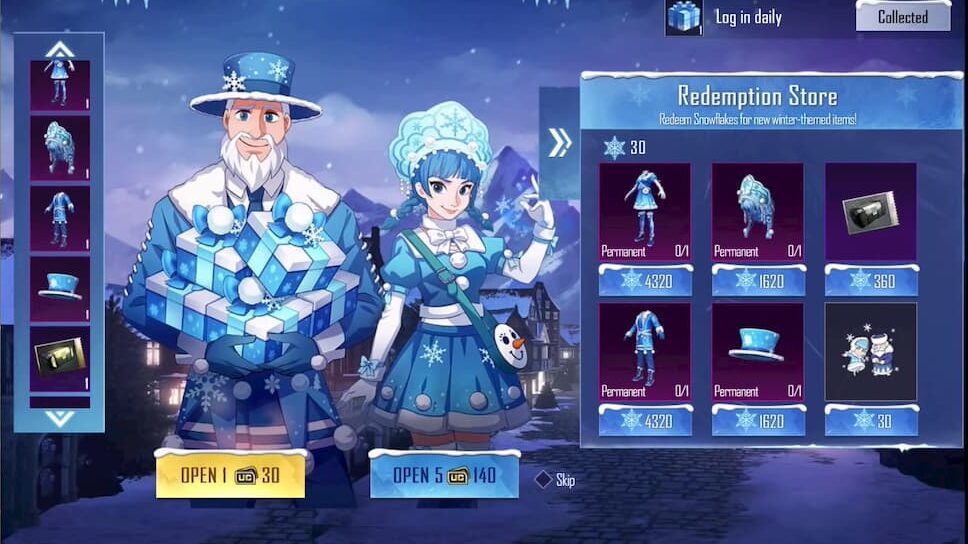Viewport: 968px width, 544px height.
Task: Open five crates for 140 UC
Action: (444, 475)
